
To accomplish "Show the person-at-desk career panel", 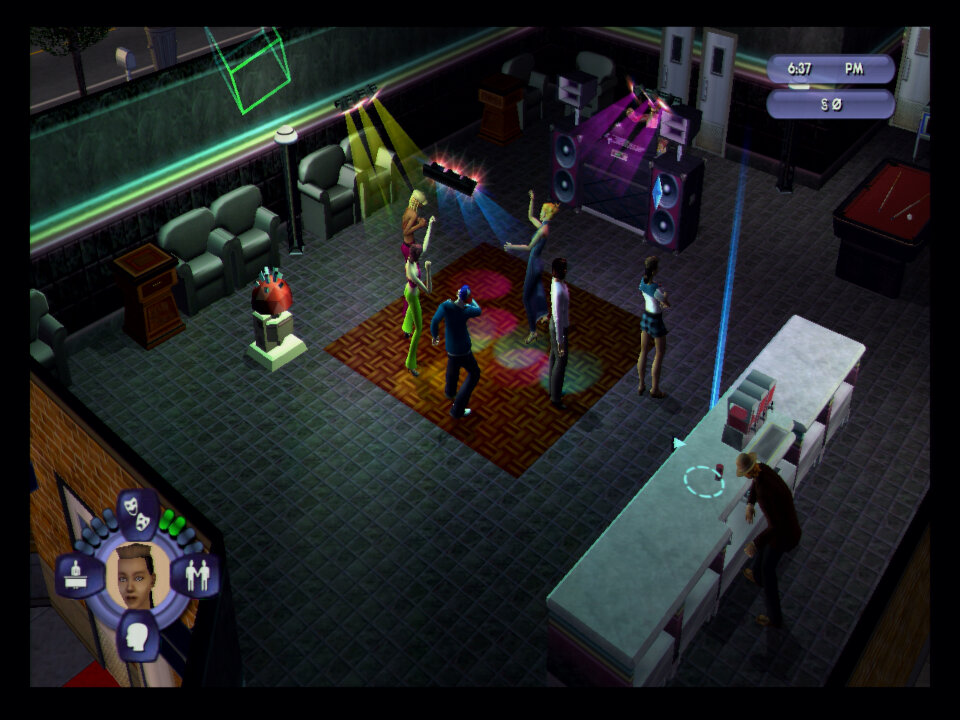I will pyautogui.click(x=80, y=576).
